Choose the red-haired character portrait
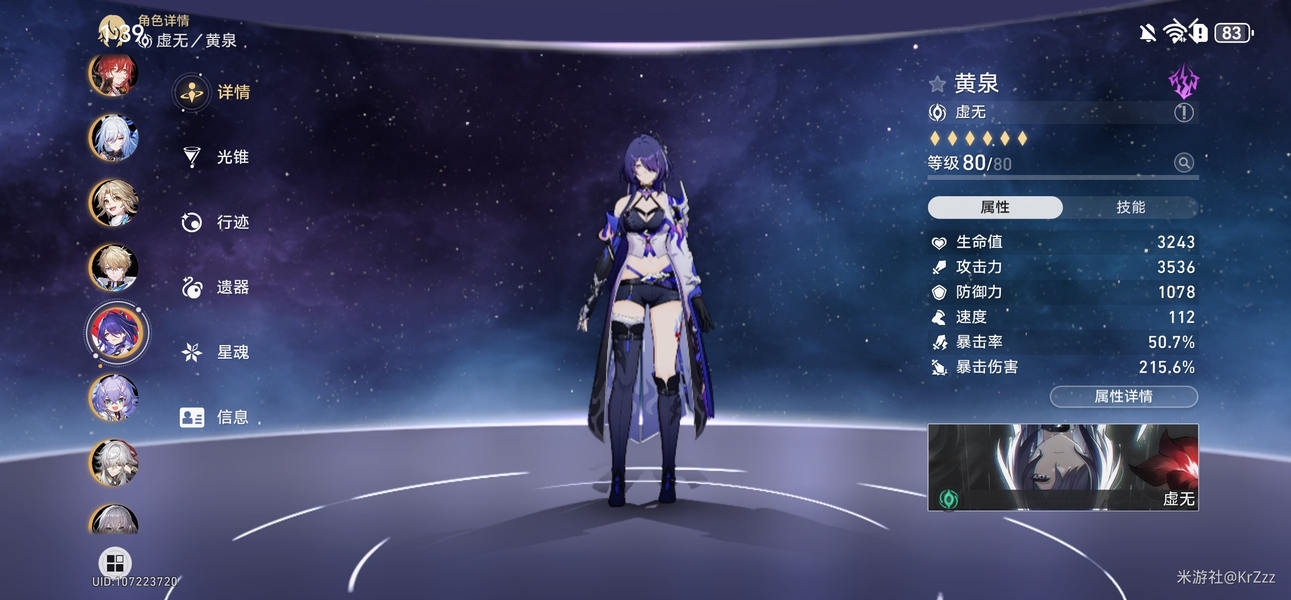Viewport: 1291px width, 600px height. [x=113, y=73]
